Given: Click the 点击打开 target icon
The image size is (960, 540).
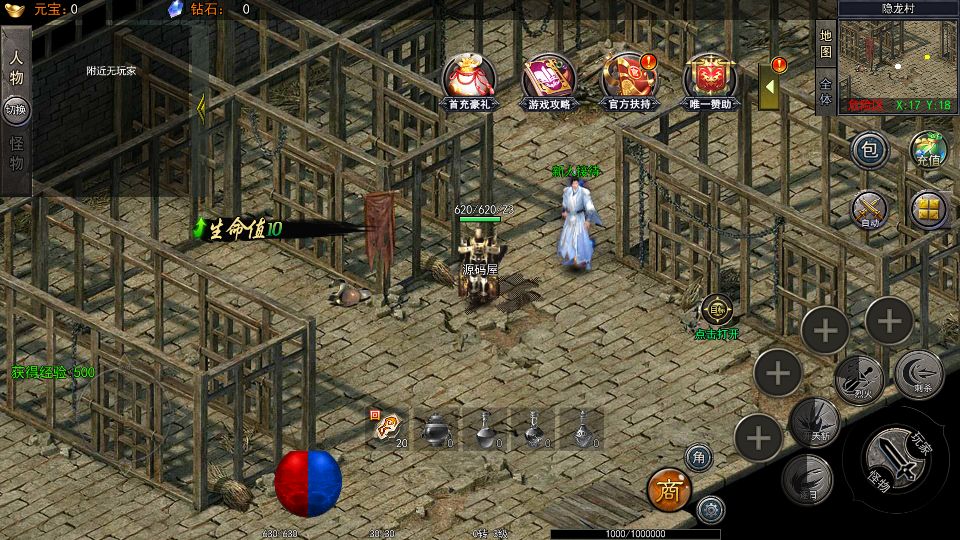Looking at the screenshot, I should click(716, 311).
